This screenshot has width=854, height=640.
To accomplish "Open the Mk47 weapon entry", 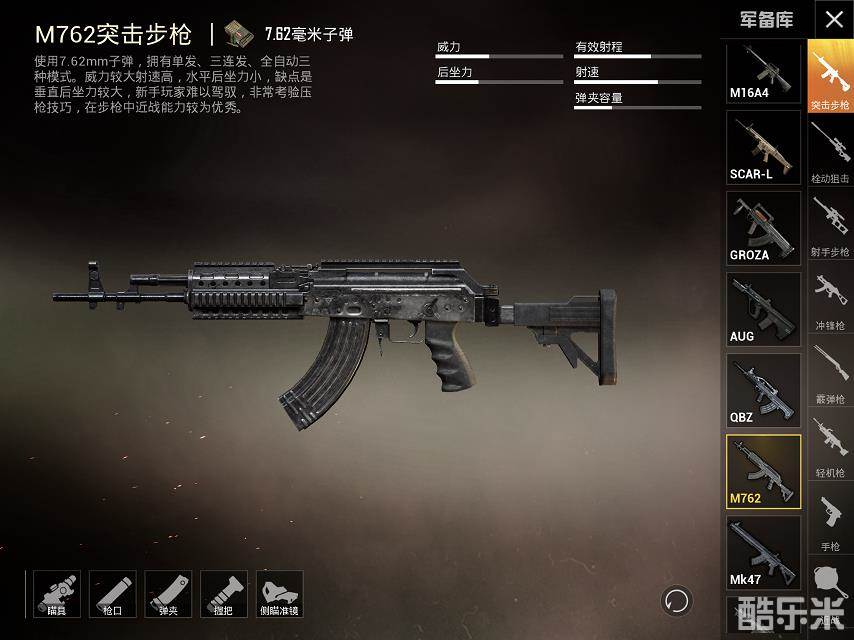I will (763, 552).
